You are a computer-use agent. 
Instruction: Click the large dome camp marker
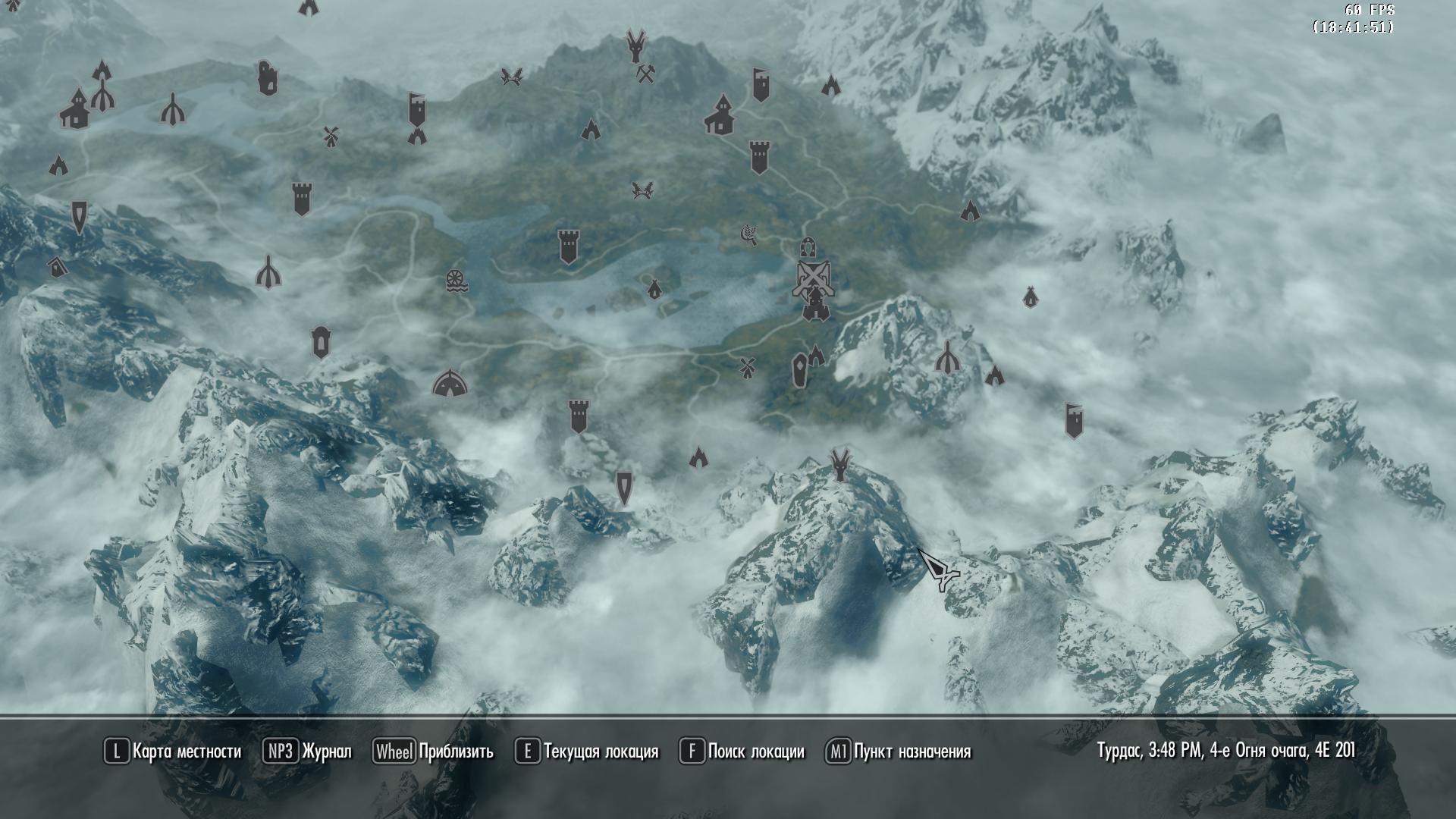pyautogui.click(x=449, y=383)
